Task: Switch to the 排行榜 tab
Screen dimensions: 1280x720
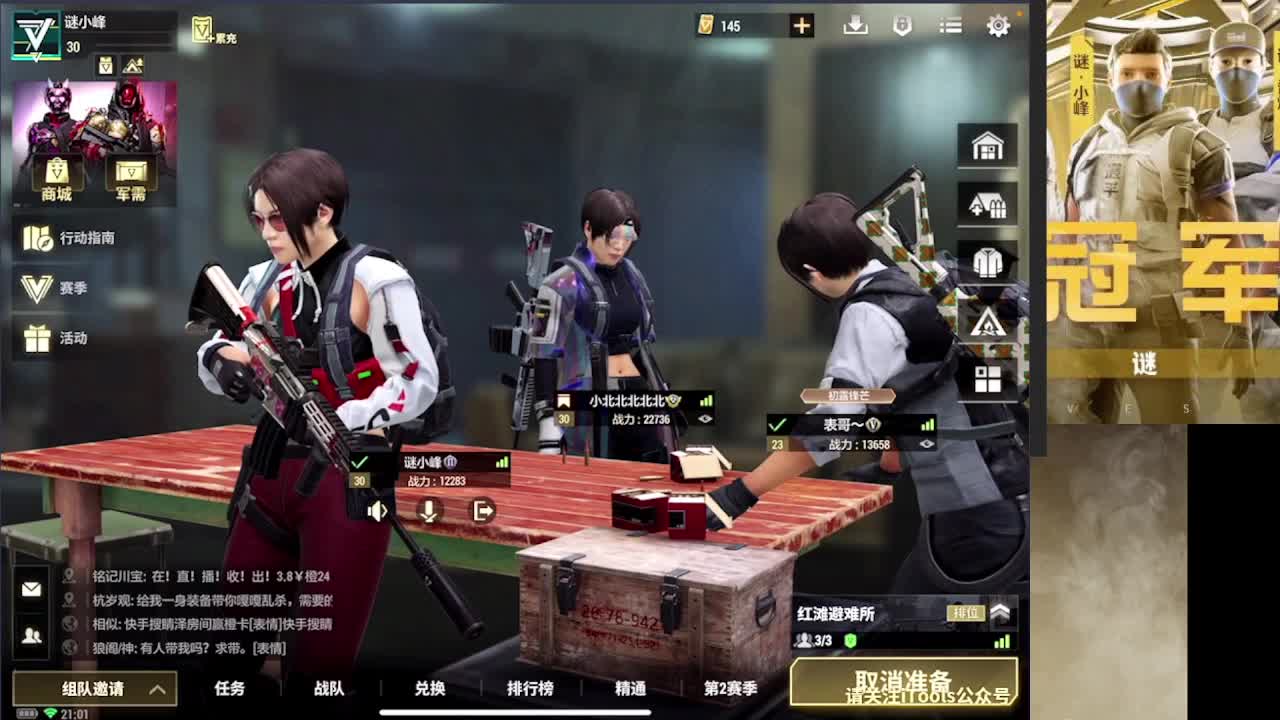Action: coord(530,689)
